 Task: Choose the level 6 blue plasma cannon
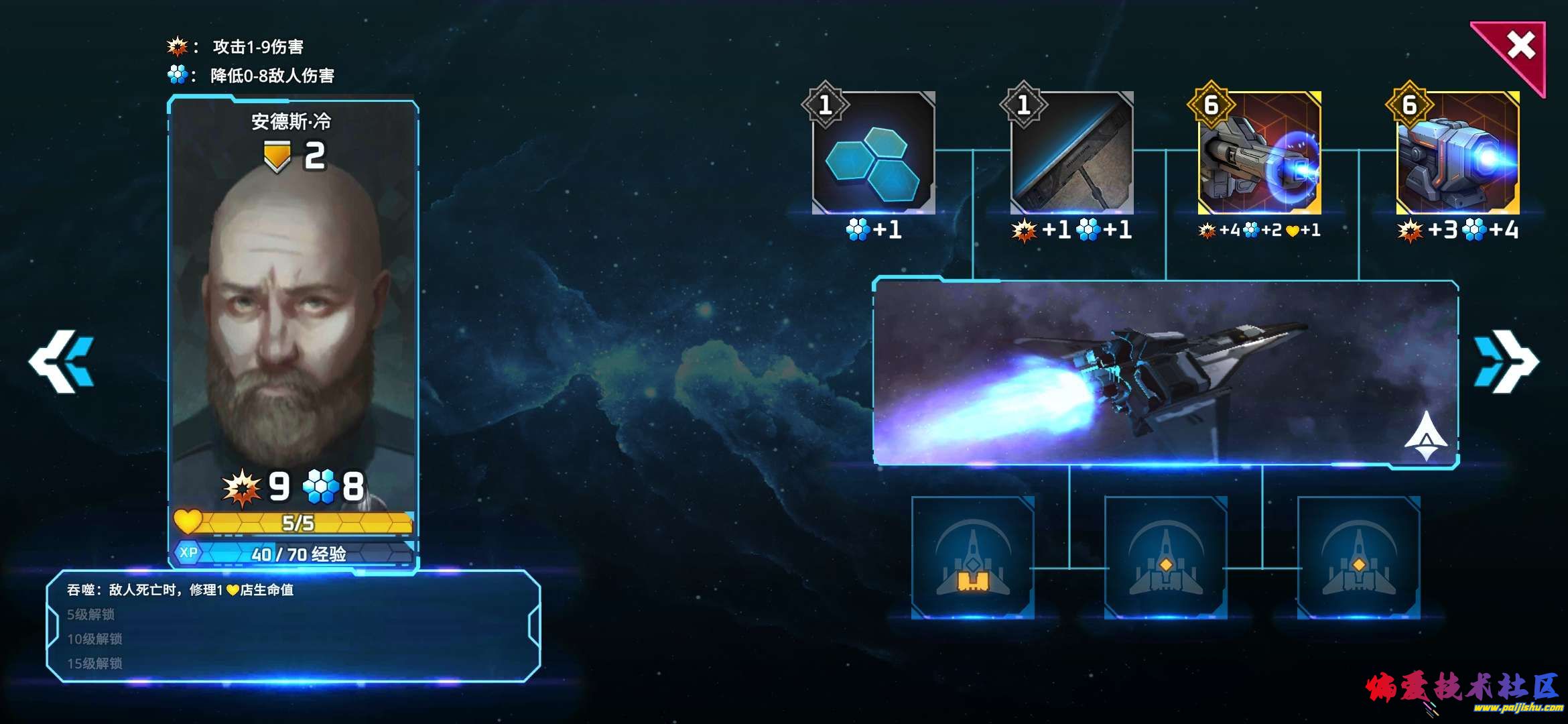click(x=1457, y=154)
